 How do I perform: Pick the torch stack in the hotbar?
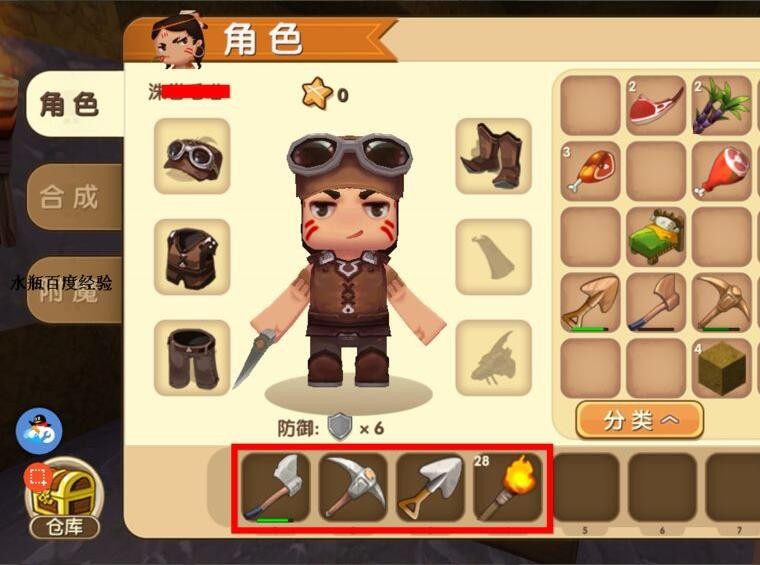click(x=507, y=487)
